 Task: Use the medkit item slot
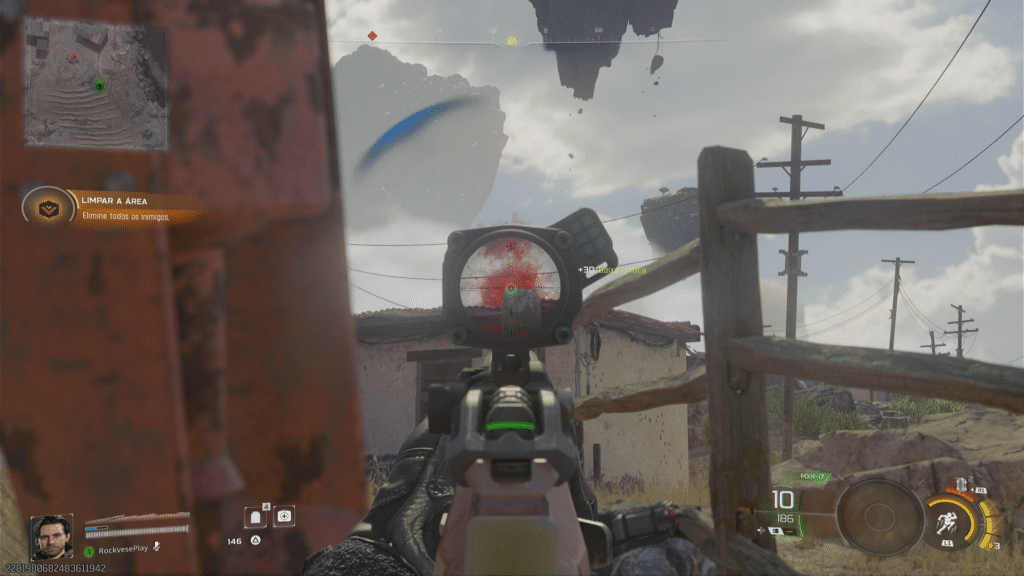[284, 516]
